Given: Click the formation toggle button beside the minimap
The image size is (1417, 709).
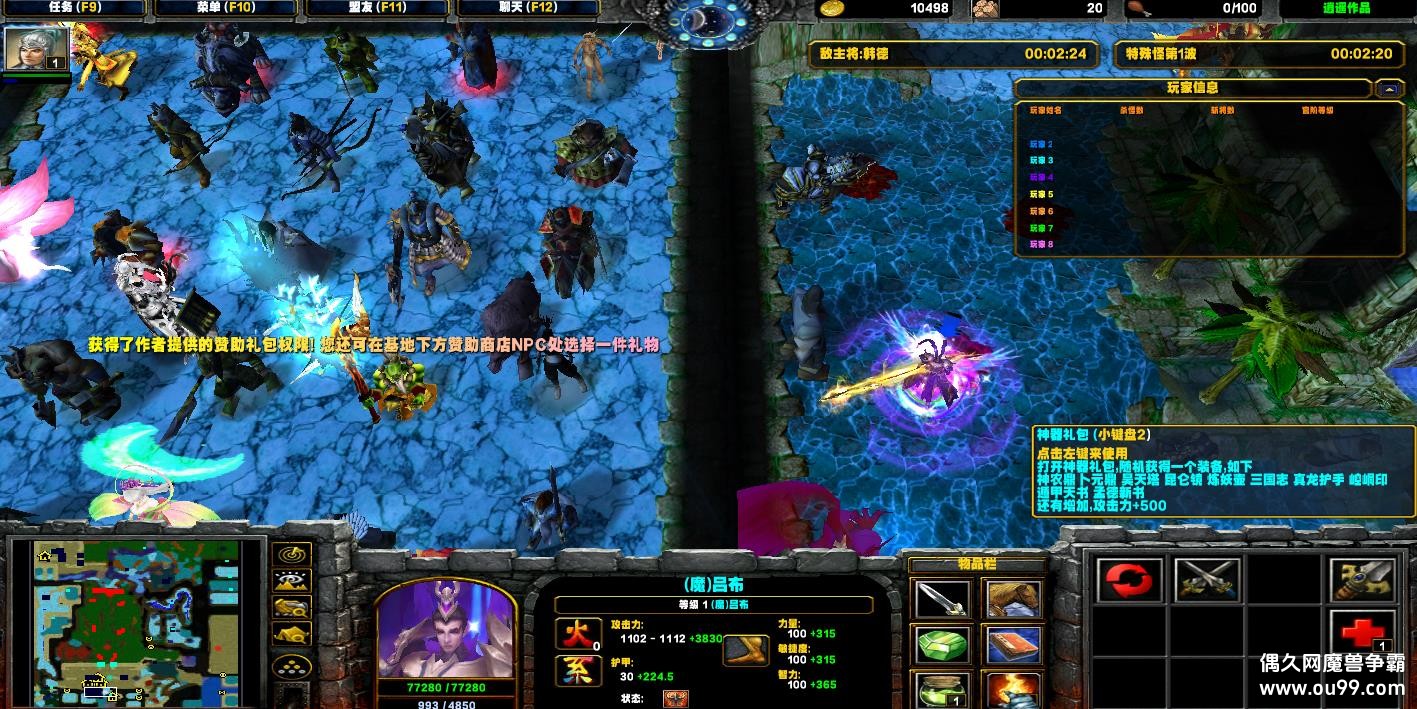Looking at the screenshot, I should click(292, 666).
